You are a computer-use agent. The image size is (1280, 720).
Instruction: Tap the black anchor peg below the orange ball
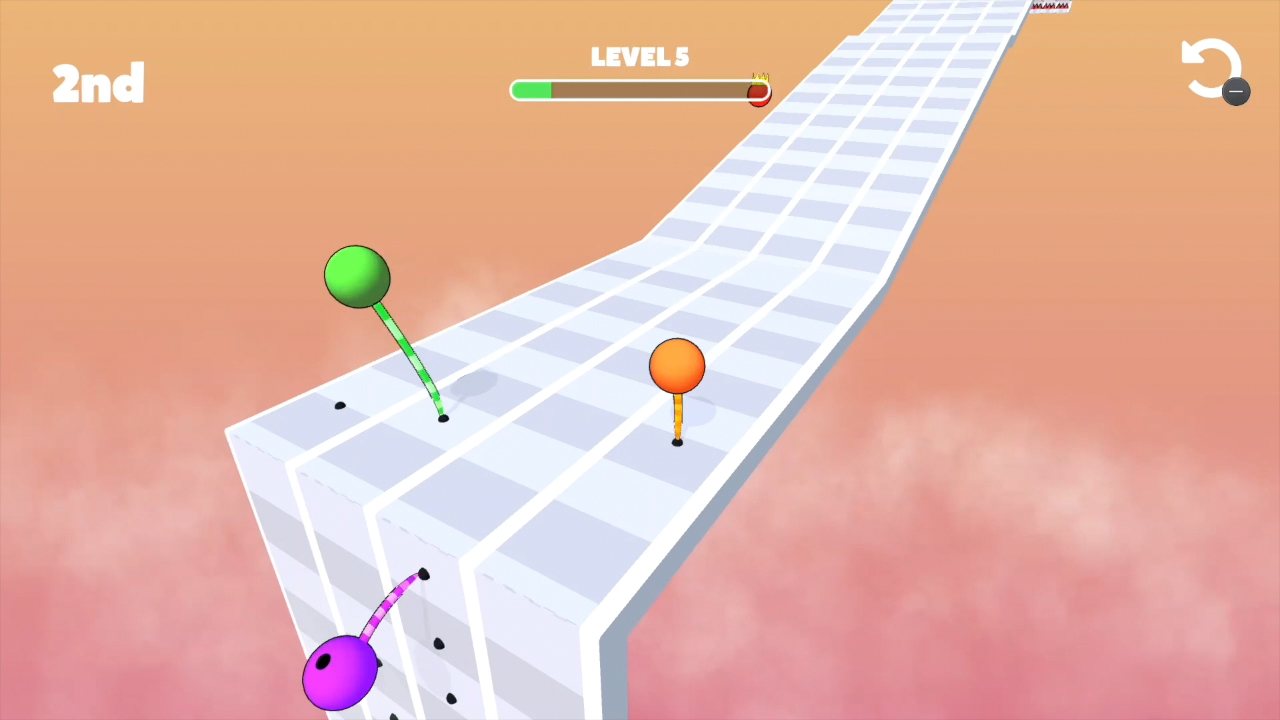[677, 442]
